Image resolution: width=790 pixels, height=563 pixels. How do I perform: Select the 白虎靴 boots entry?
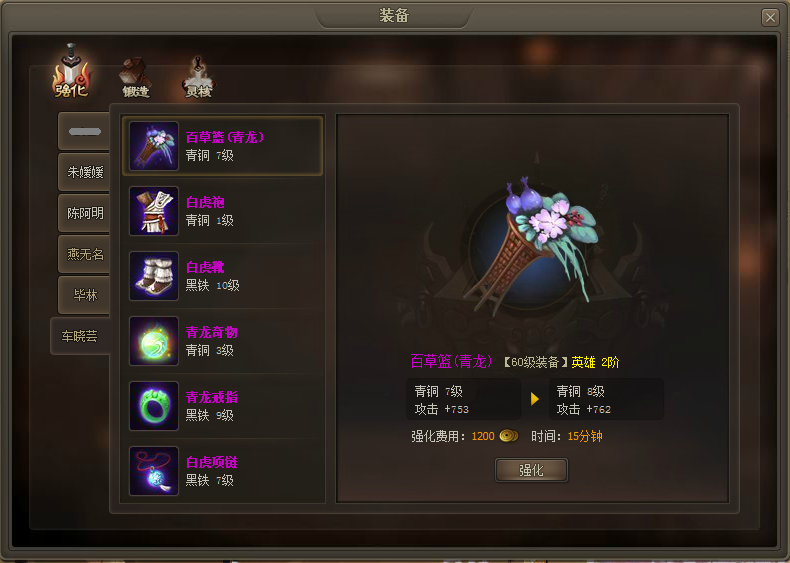pos(223,276)
